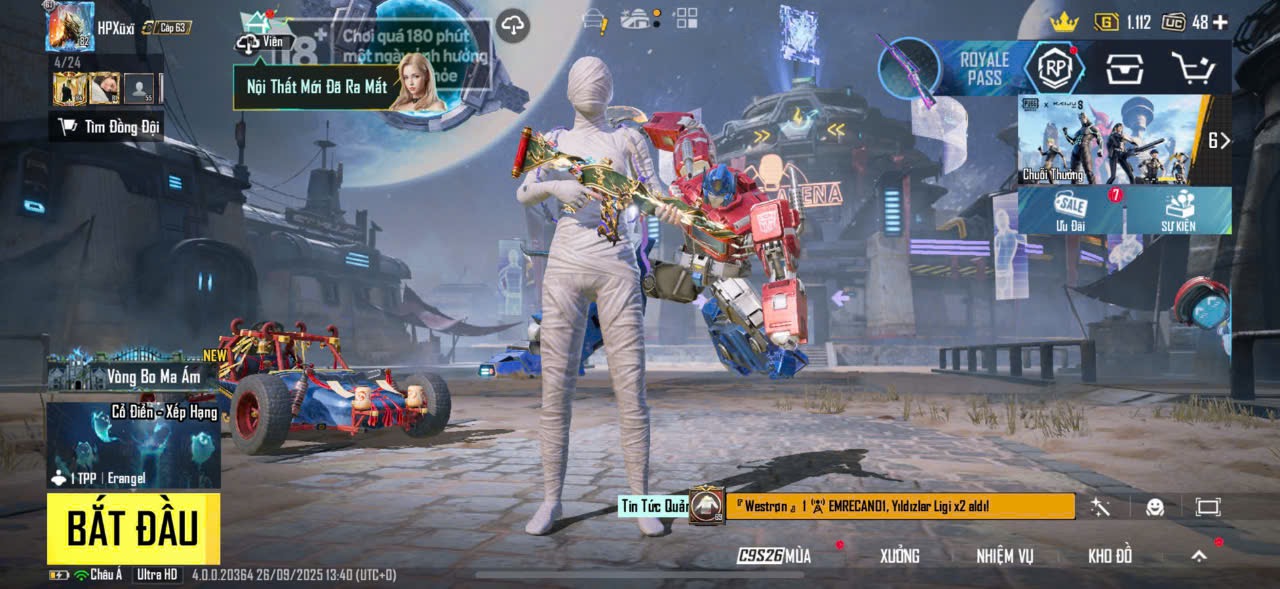Click Tìm Đồng Đội team finder
Screen dimensions: 1280x589
pyautogui.click(x=108, y=126)
